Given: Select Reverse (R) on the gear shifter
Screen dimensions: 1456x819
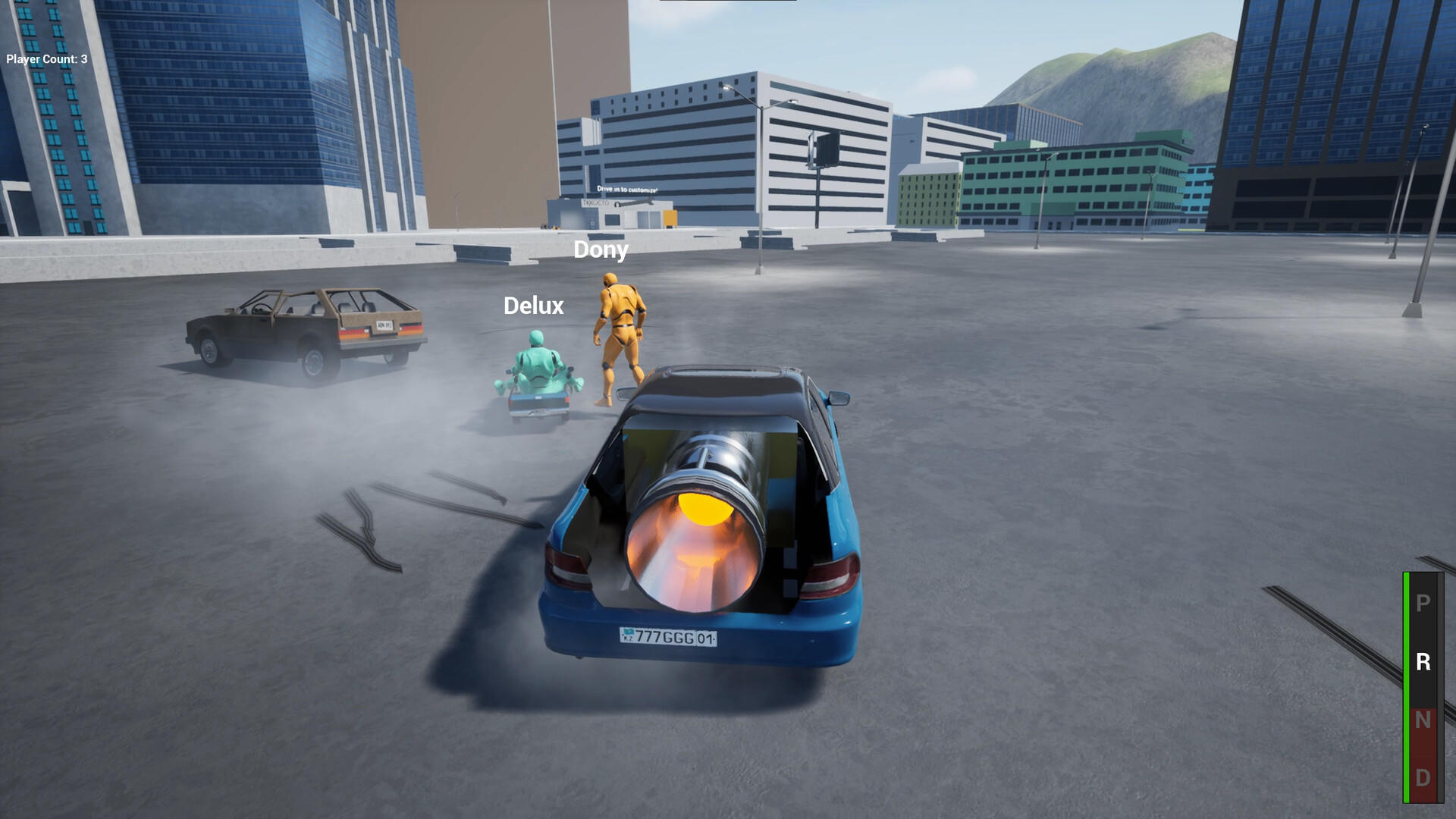Looking at the screenshot, I should (x=1423, y=661).
